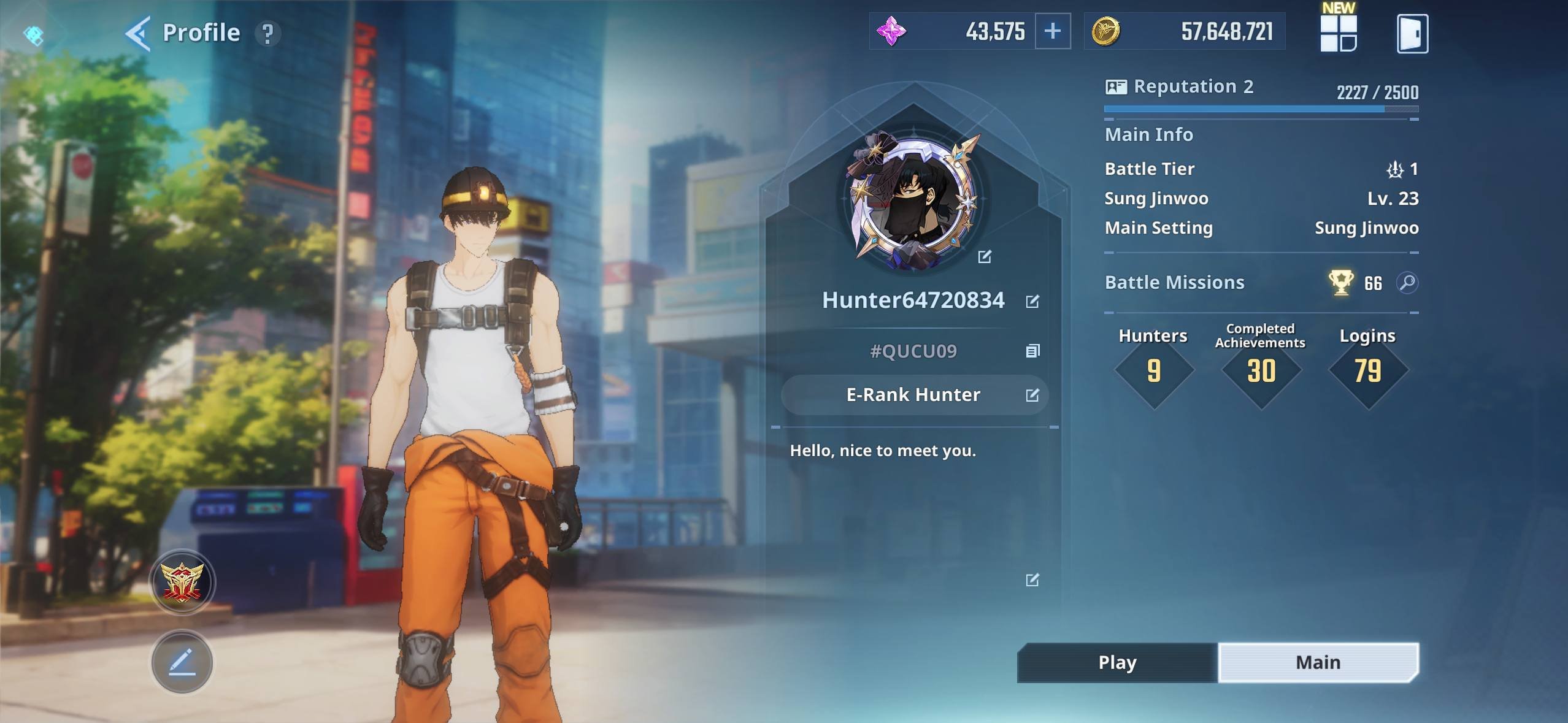Click the round pencil edit button
Screen dimensions: 1568x723
(x=182, y=662)
